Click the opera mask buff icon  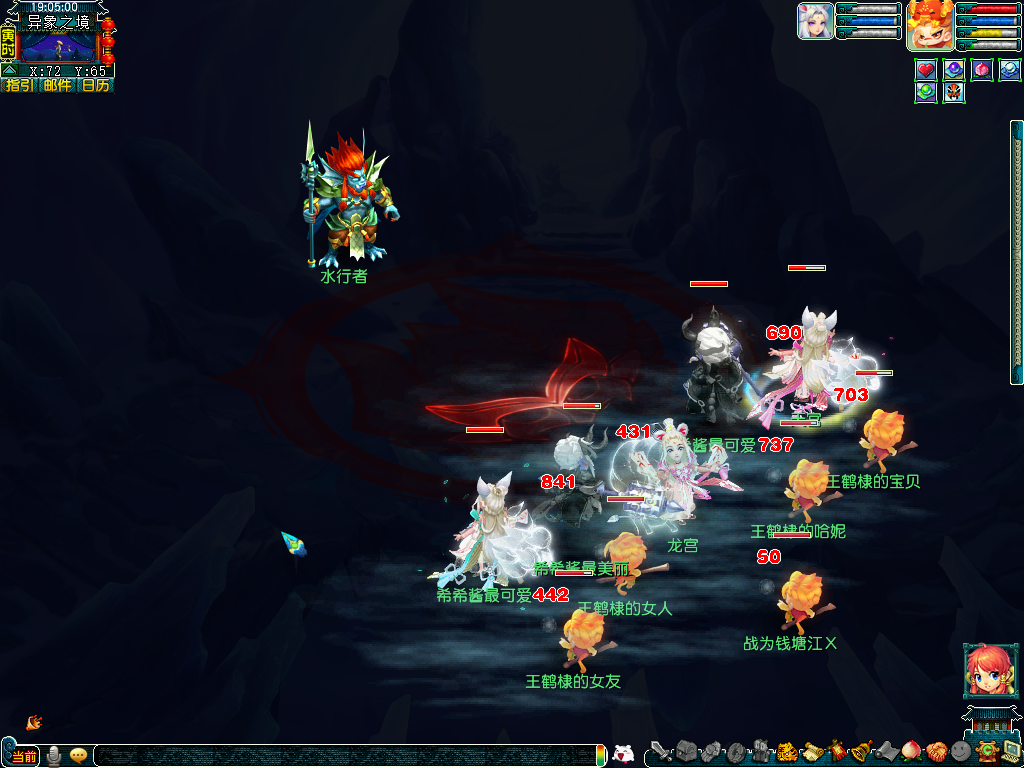click(954, 93)
